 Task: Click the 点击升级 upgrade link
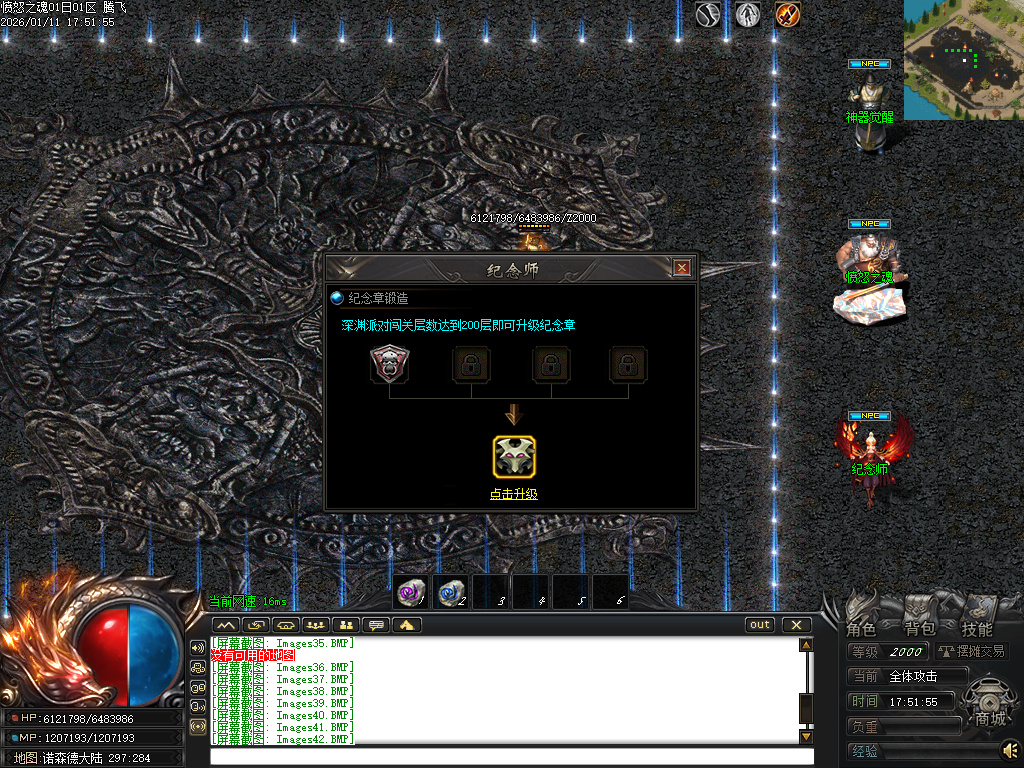point(513,494)
